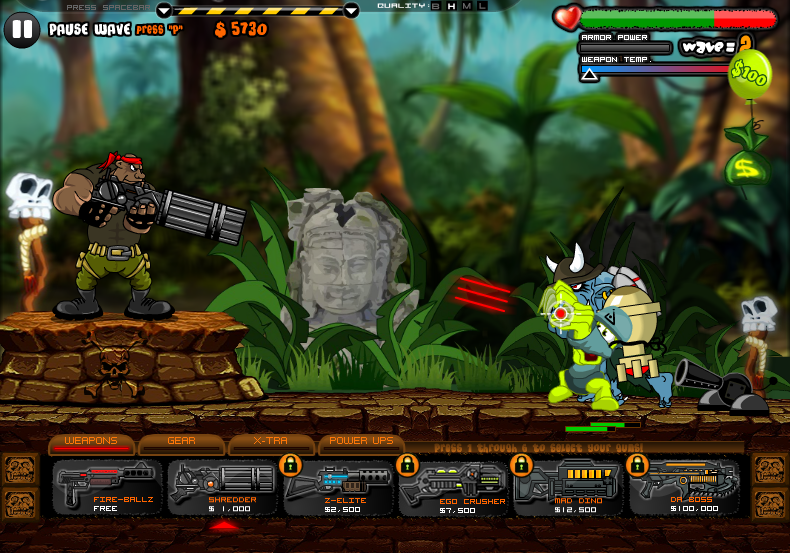Set graphics quality to H
Screen dimensions: 790x553
tap(451, 6)
